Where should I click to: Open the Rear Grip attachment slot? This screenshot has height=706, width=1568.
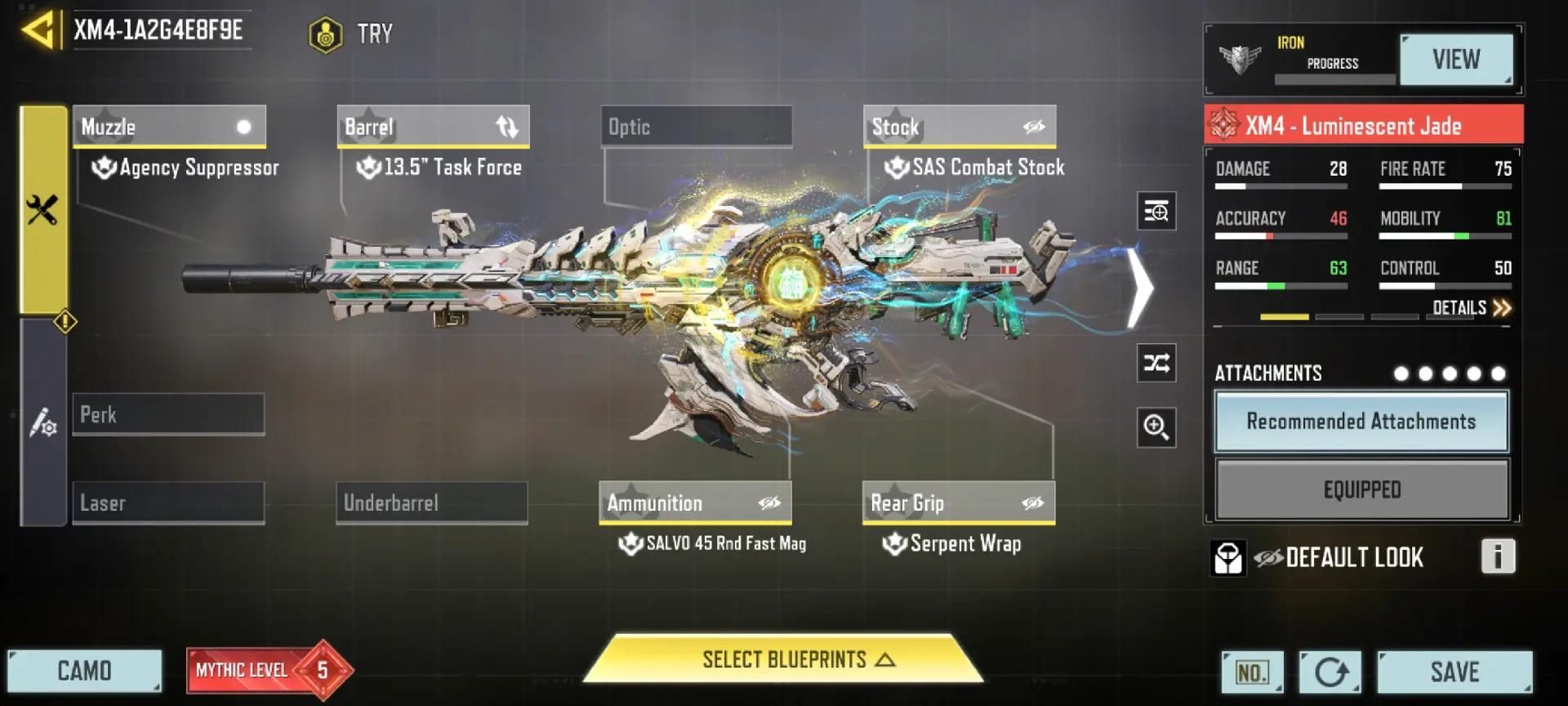point(958,503)
